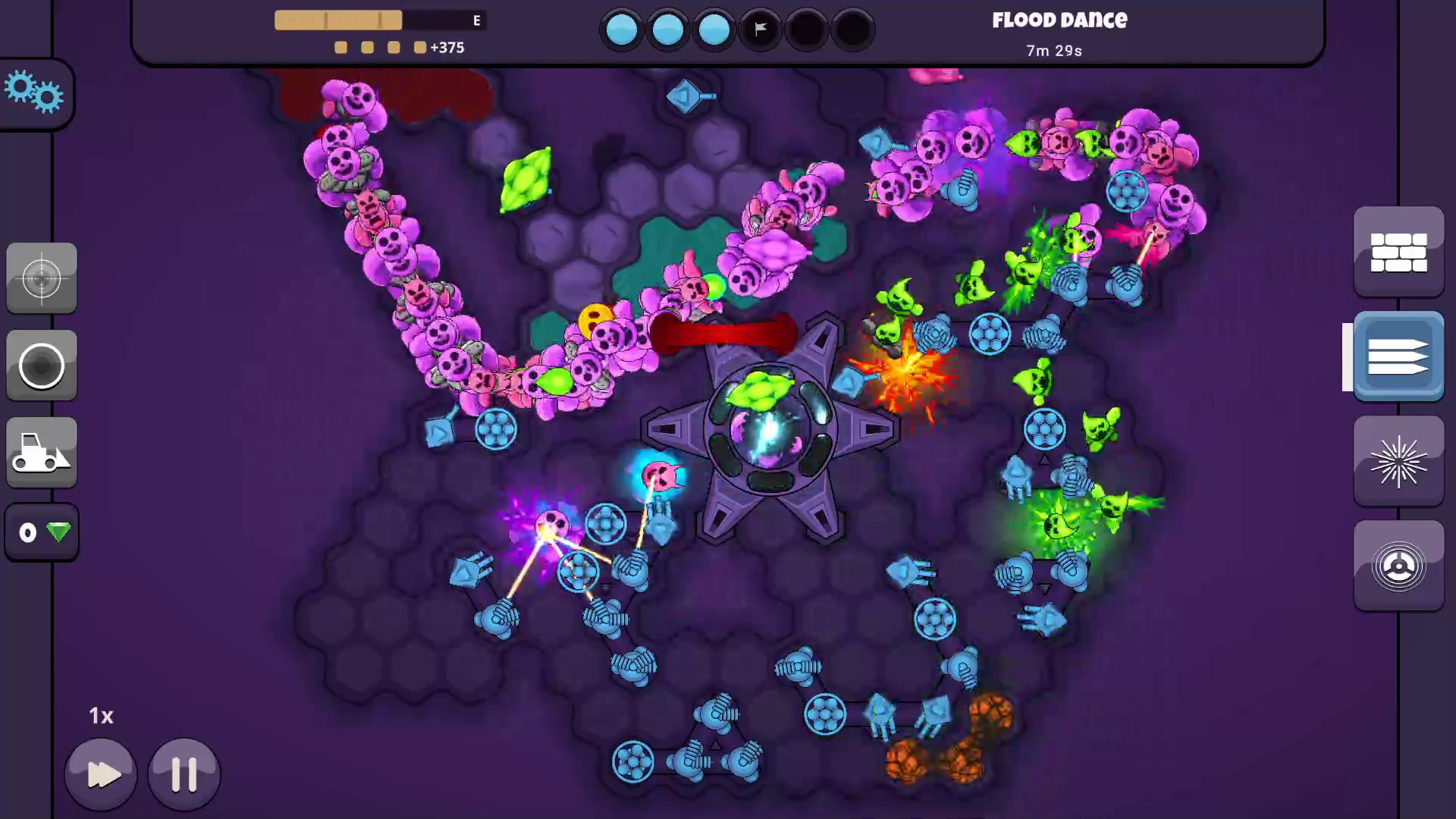Pause the game
Image resolution: width=1456 pixels, height=819 pixels.
point(184,773)
